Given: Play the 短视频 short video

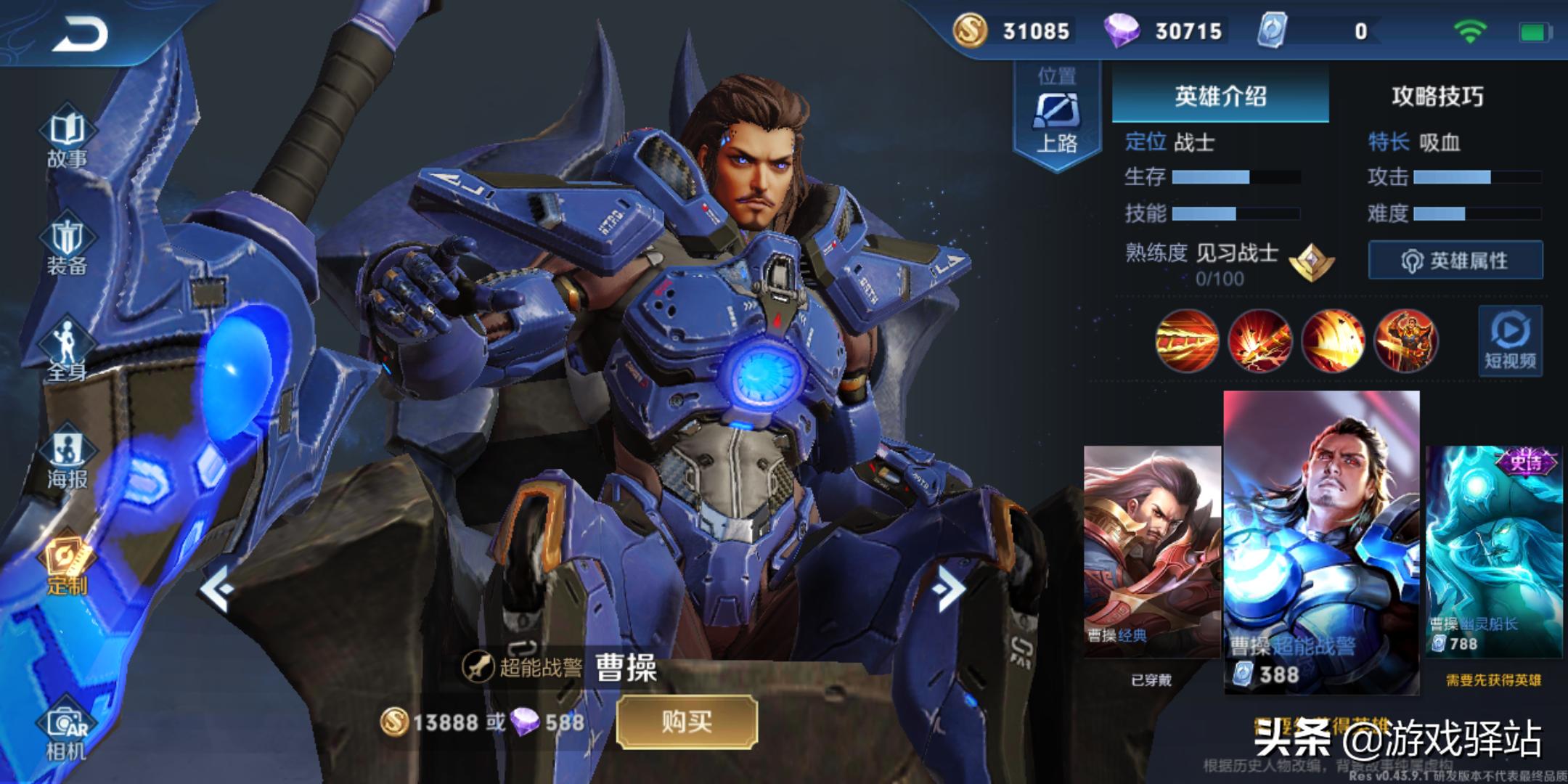Looking at the screenshot, I should [1510, 341].
